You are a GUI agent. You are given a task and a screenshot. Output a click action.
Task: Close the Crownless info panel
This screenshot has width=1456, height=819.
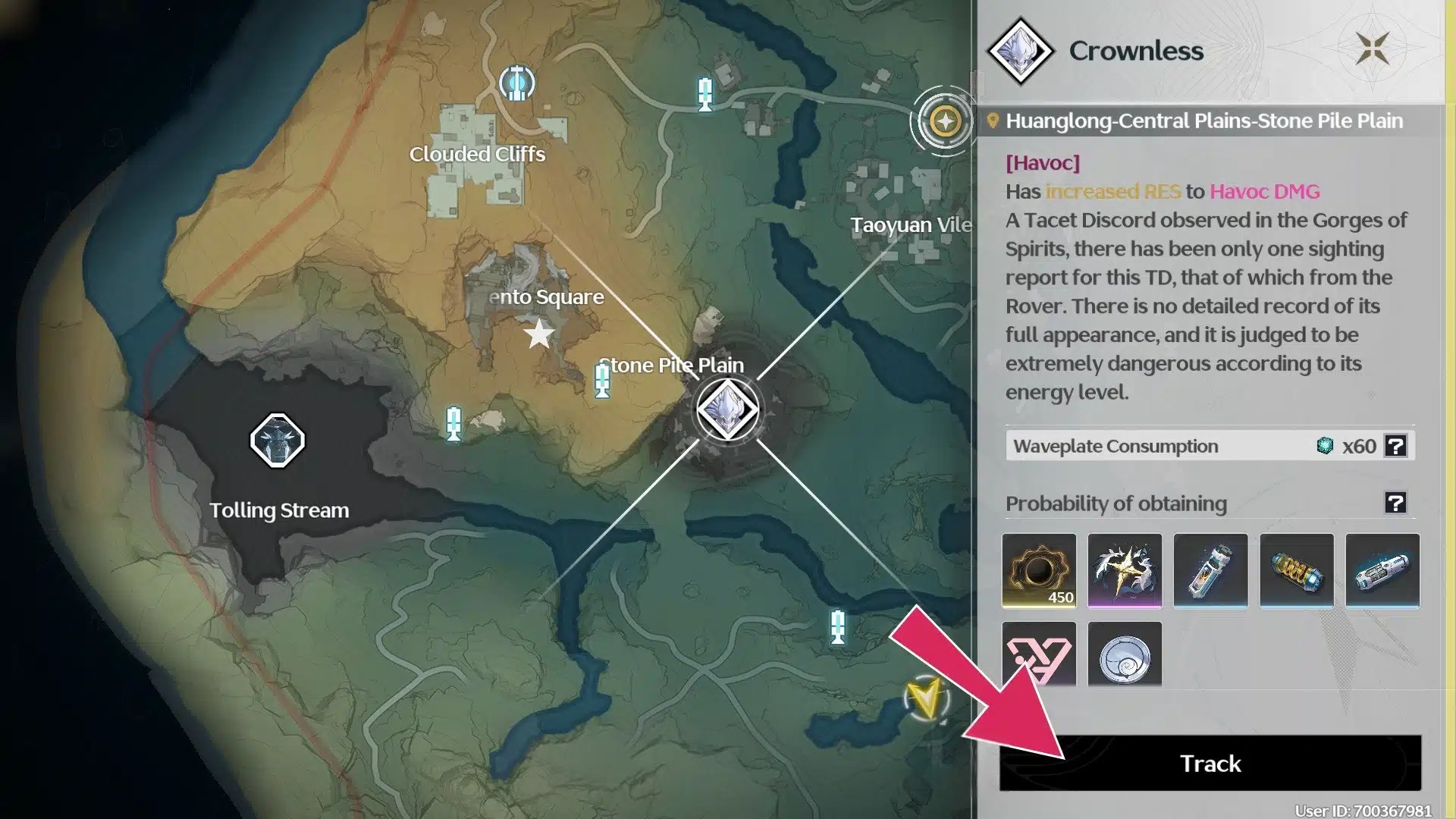pyautogui.click(x=1372, y=49)
